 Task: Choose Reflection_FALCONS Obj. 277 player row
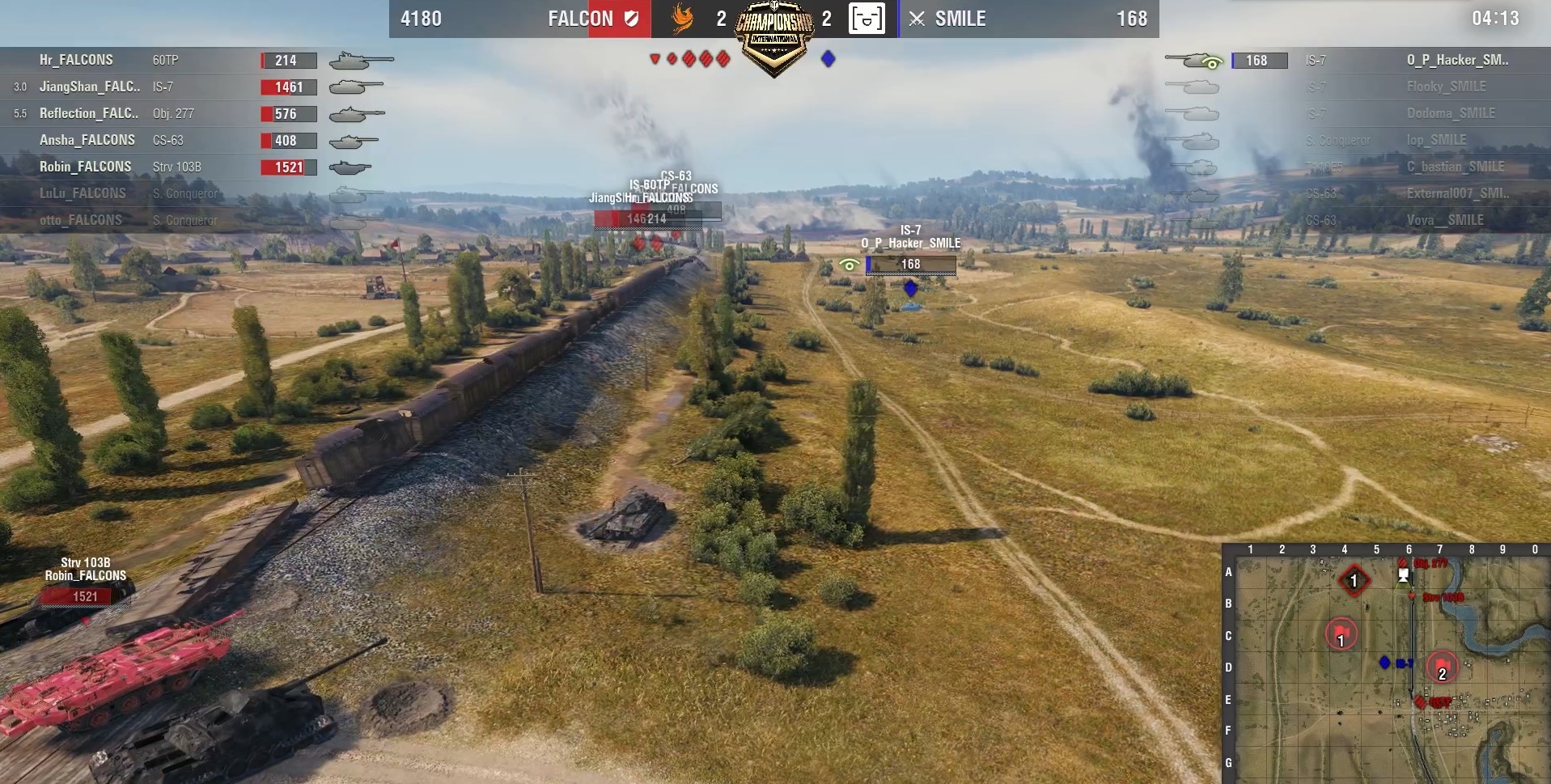click(162, 113)
